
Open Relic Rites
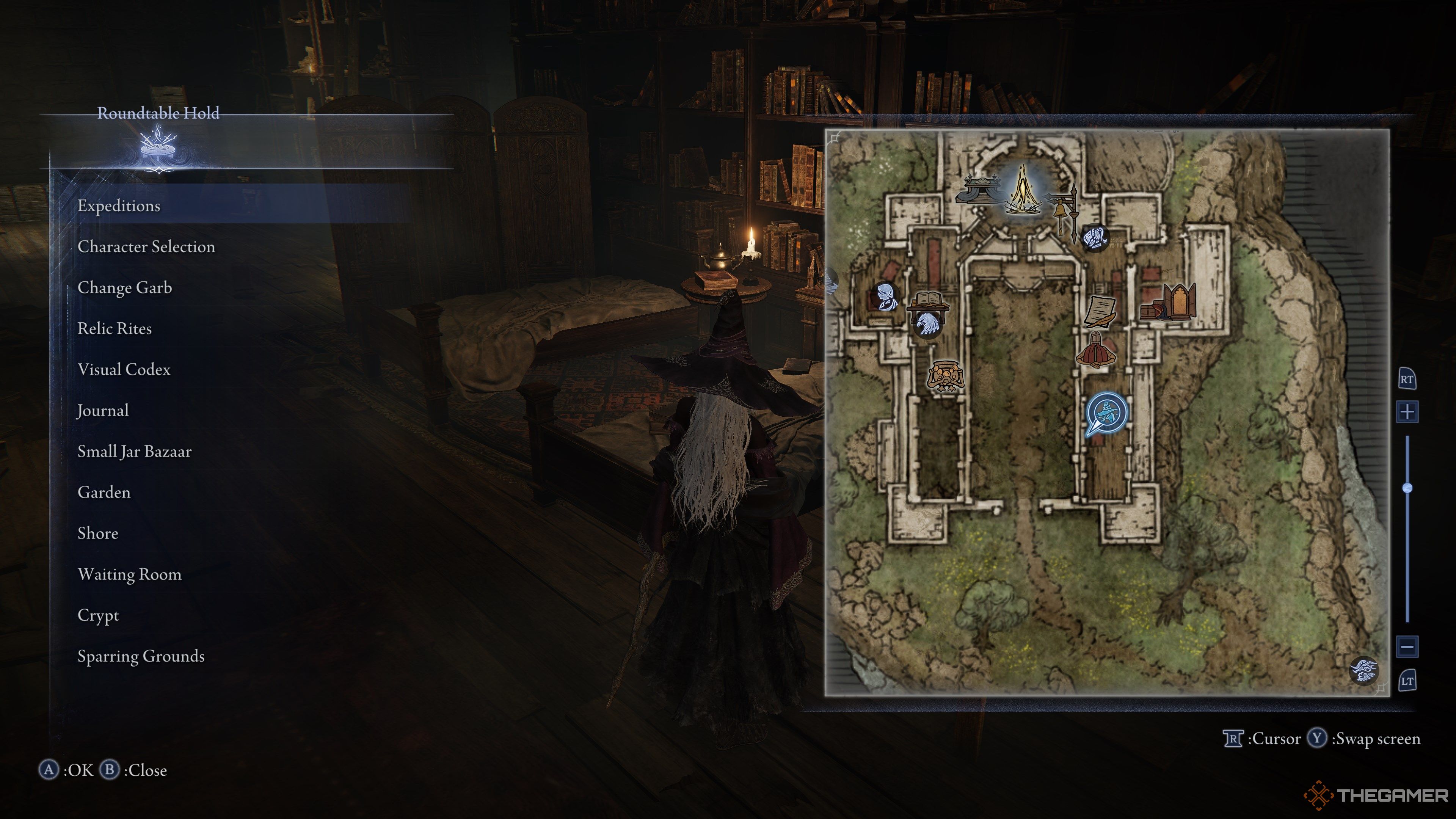115,329
